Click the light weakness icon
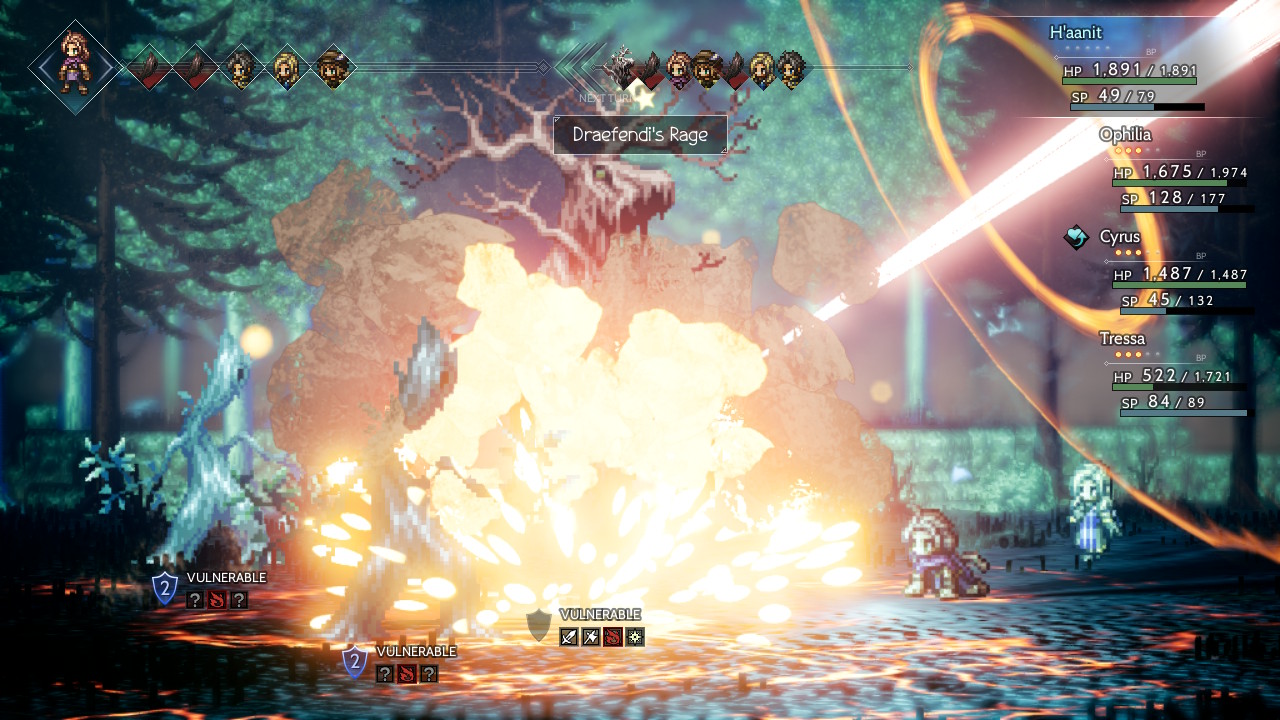 pos(635,636)
